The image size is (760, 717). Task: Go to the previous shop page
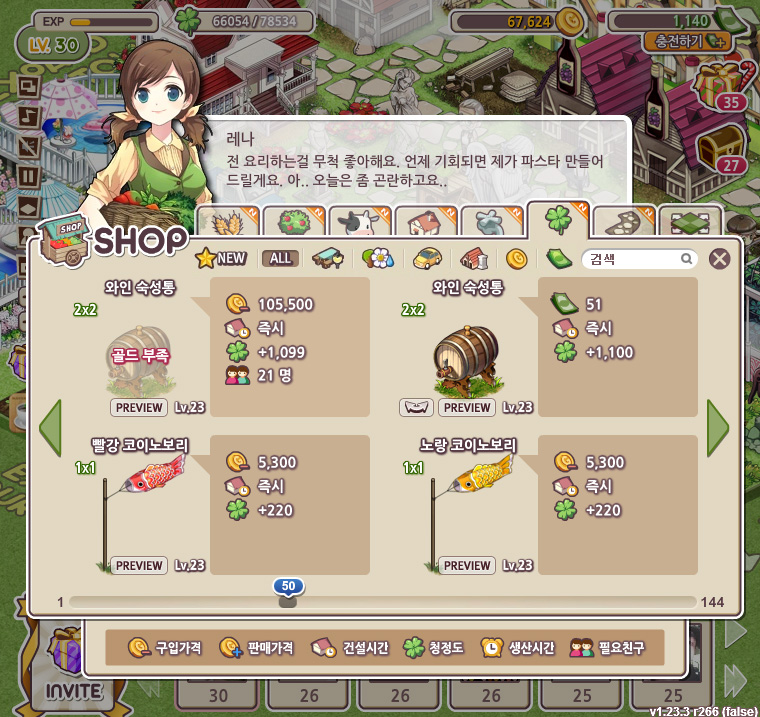(x=50, y=428)
